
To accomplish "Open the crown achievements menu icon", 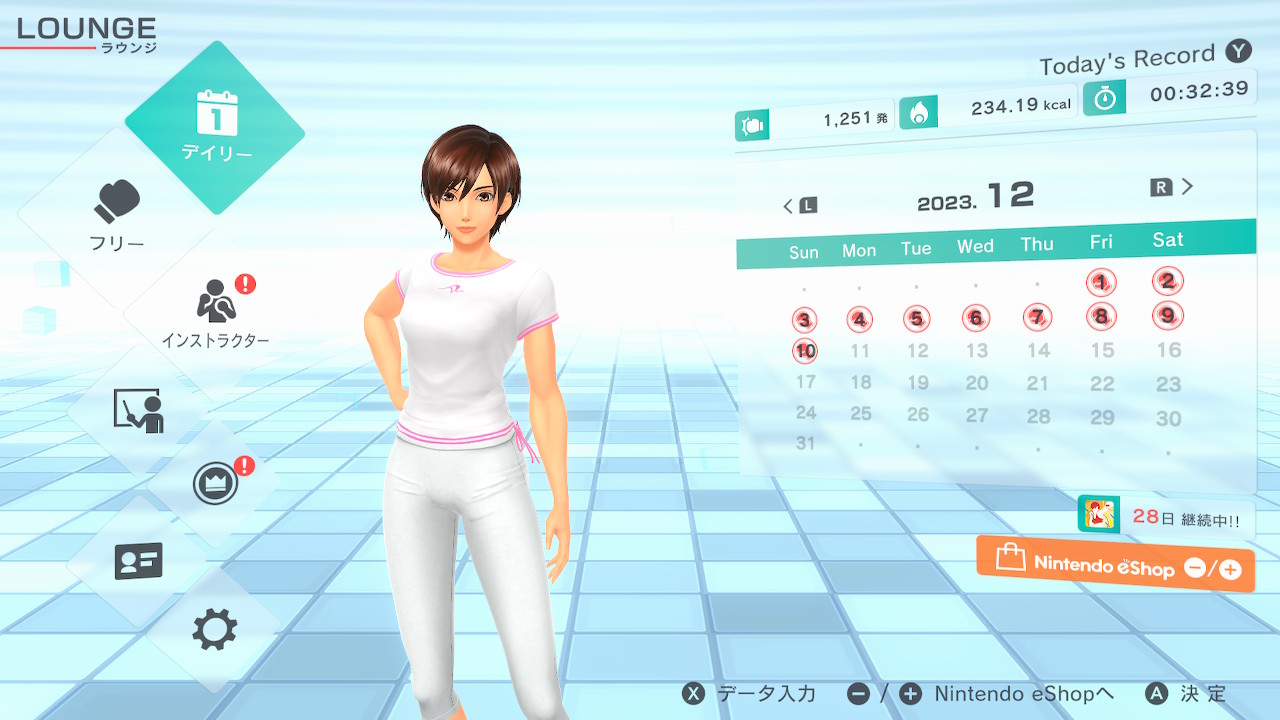I will pos(215,484).
